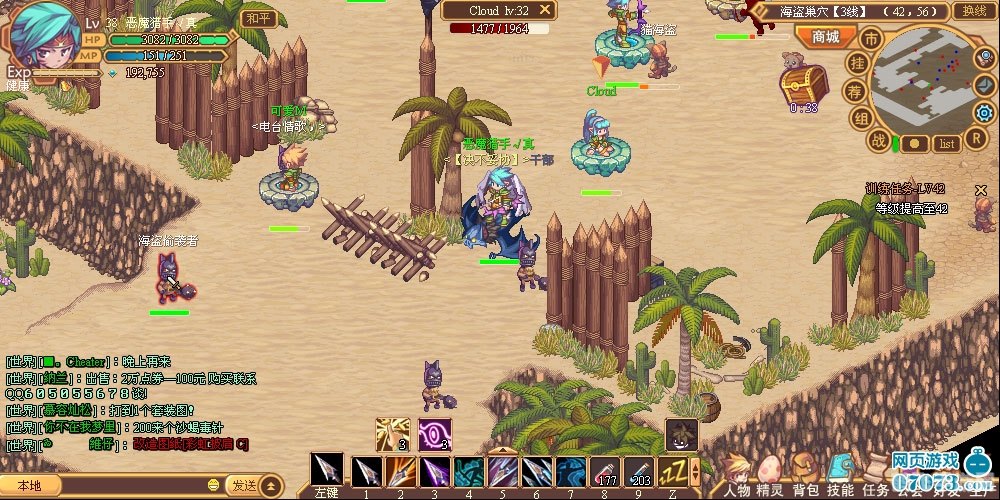Viewport: 1000px width, 500px height.
Task: Open the 商城 shop
Action: point(826,37)
